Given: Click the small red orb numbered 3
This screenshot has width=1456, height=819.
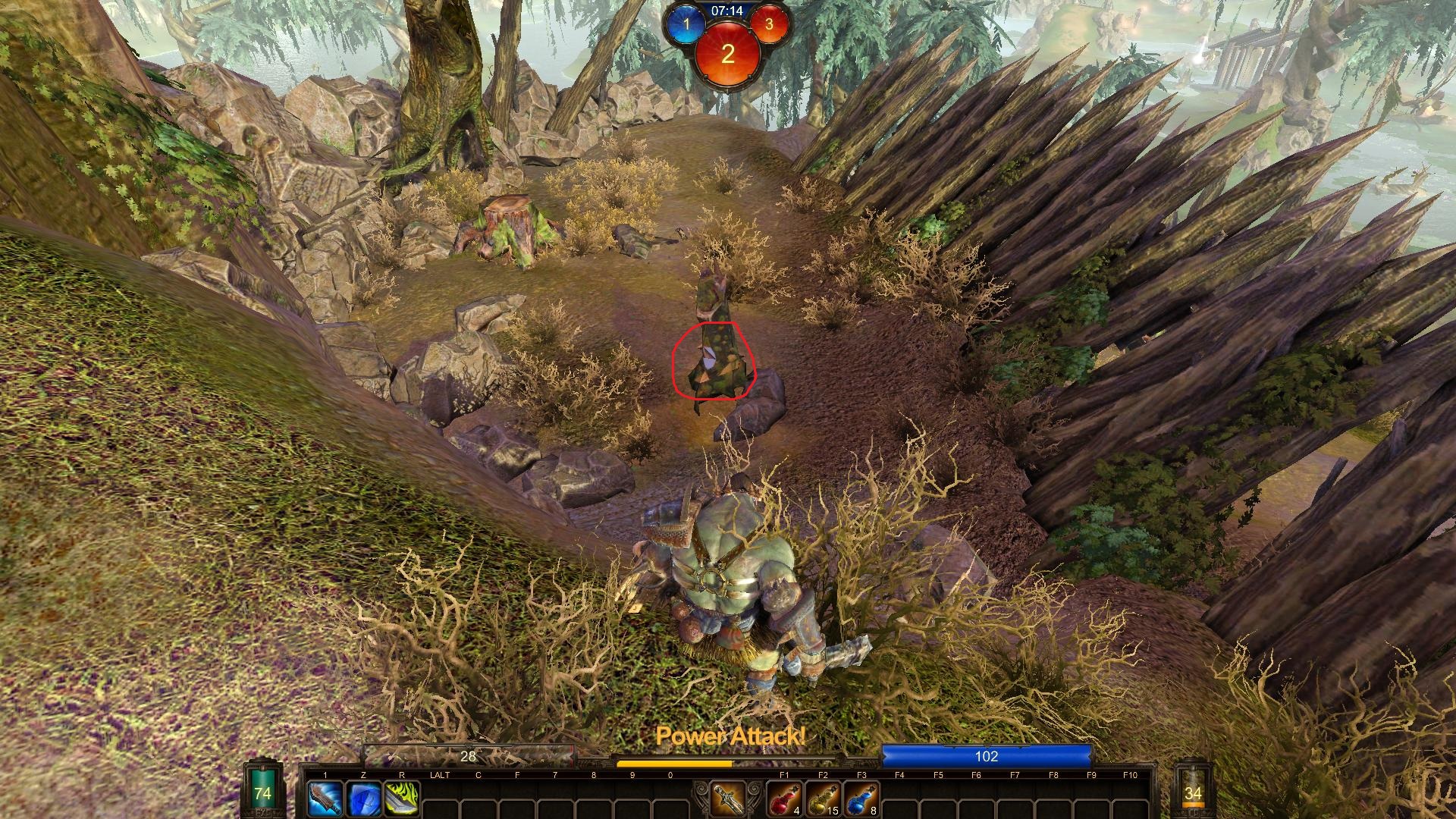Looking at the screenshot, I should [x=769, y=24].
